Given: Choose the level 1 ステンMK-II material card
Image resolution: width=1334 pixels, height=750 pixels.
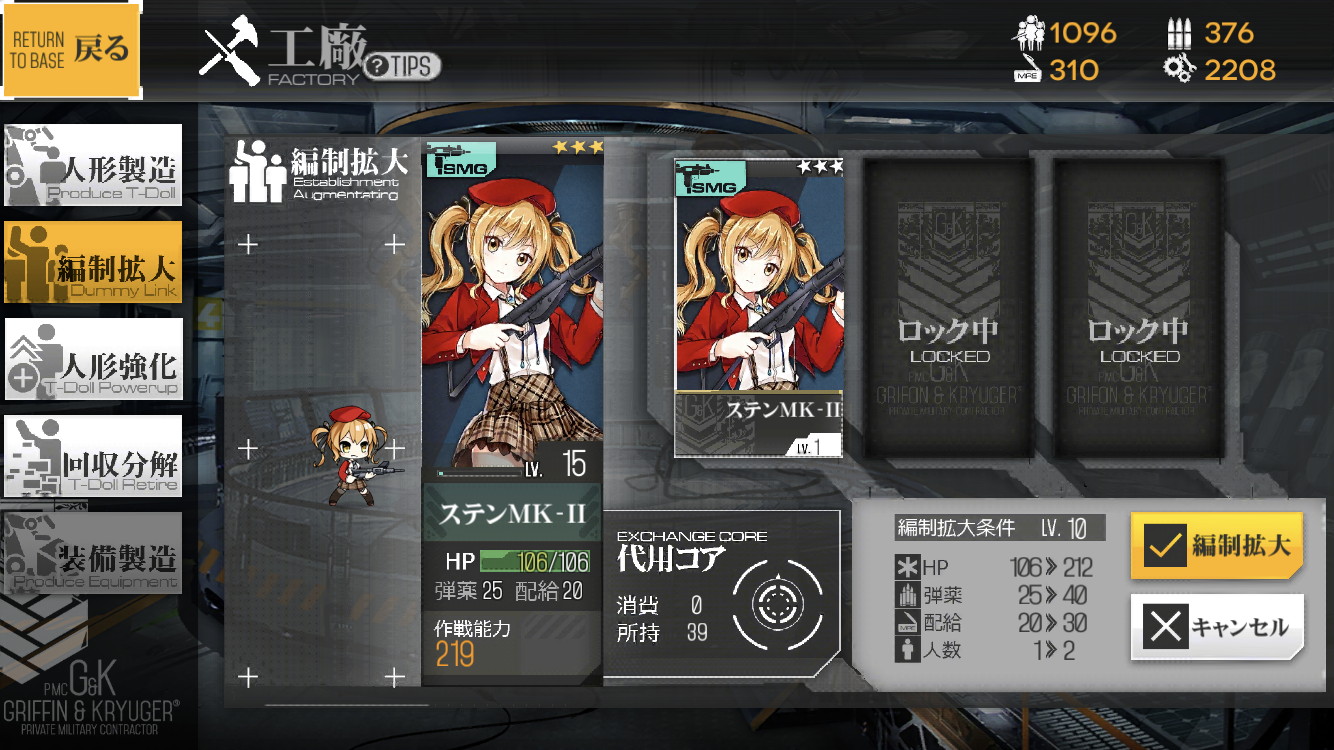Looking at the screenshot, I should (758, 307).
